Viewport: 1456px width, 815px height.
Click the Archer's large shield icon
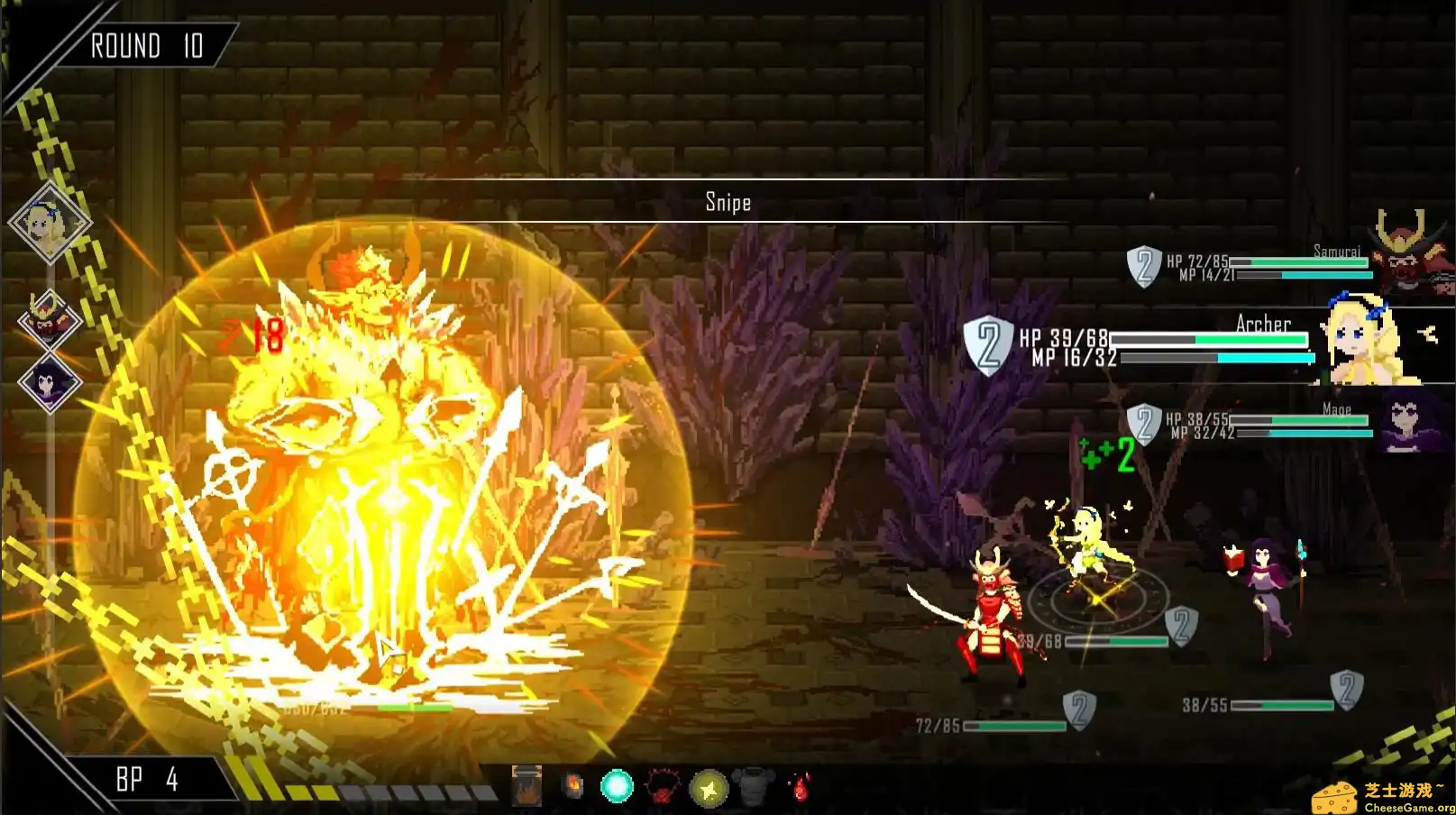tap(986, 346)
